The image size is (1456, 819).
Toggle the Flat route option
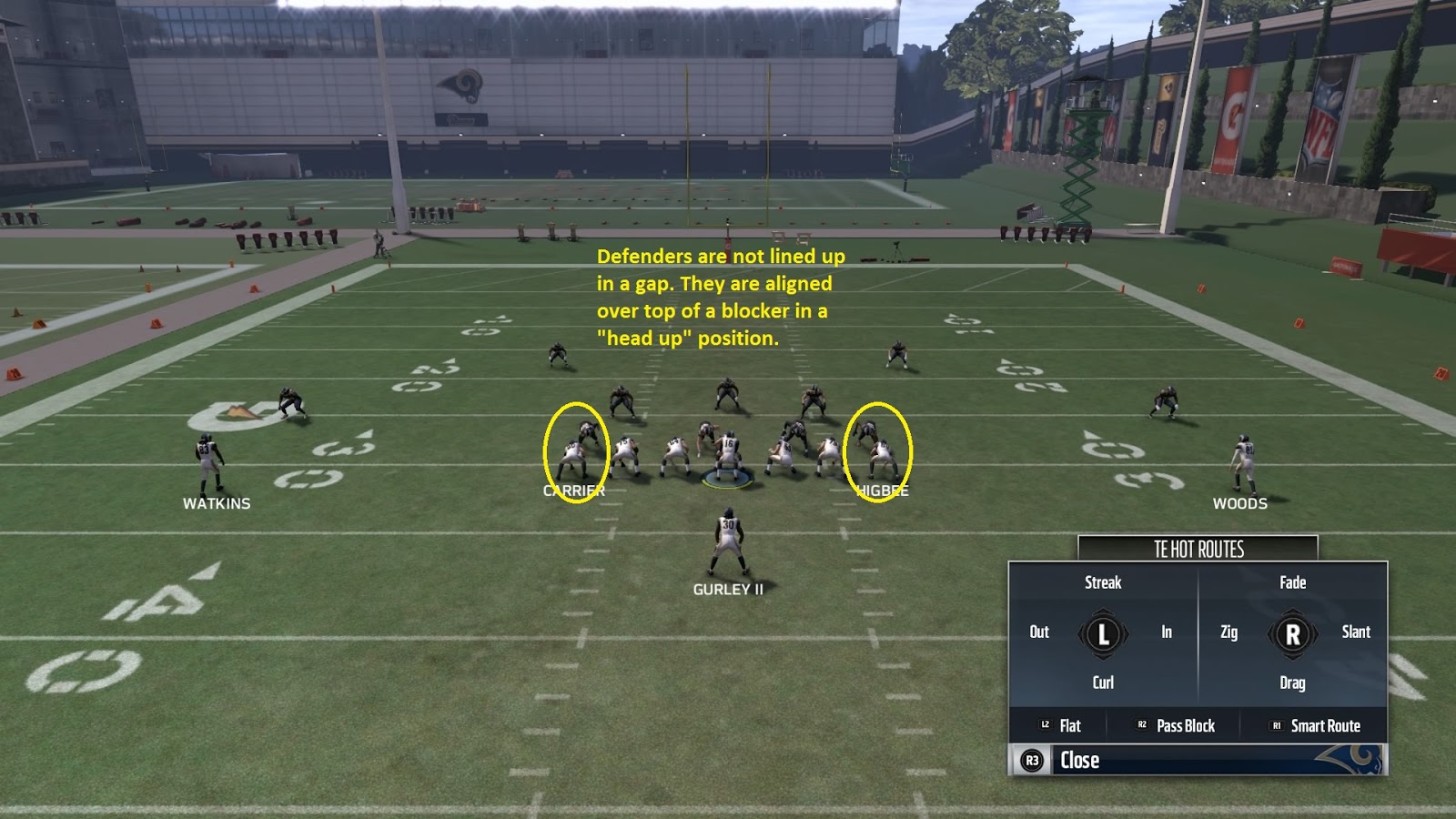[1061, 726]
